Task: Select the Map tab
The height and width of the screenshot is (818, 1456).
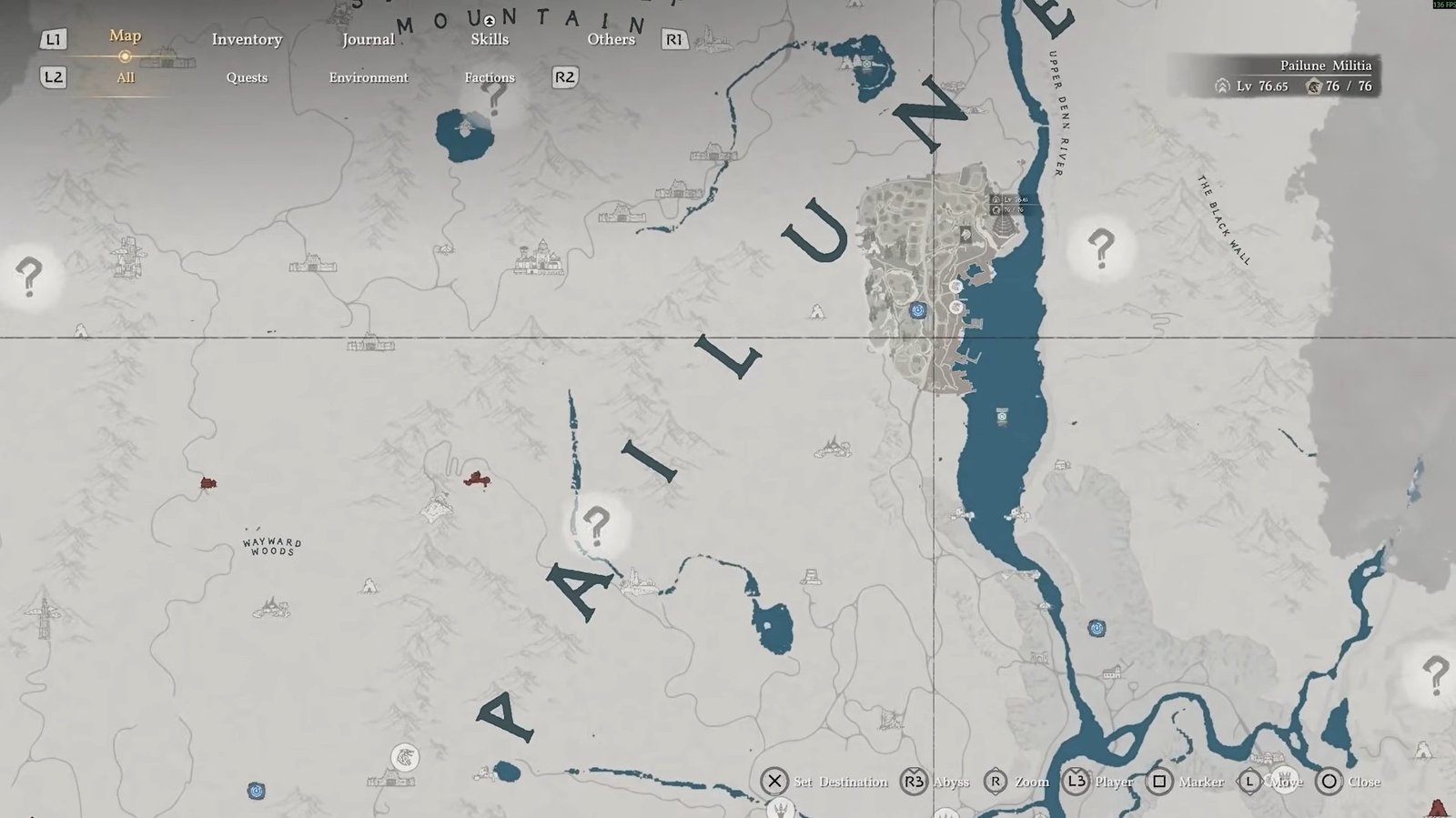Action: pos(125,35)
